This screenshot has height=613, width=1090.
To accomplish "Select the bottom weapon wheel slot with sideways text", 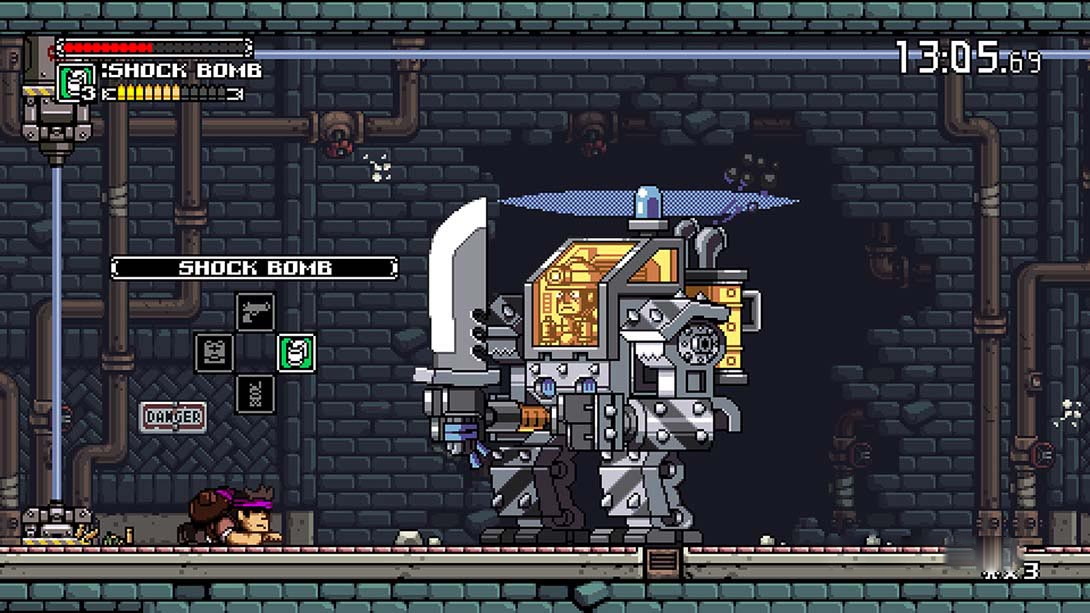I will pos(255,393).
